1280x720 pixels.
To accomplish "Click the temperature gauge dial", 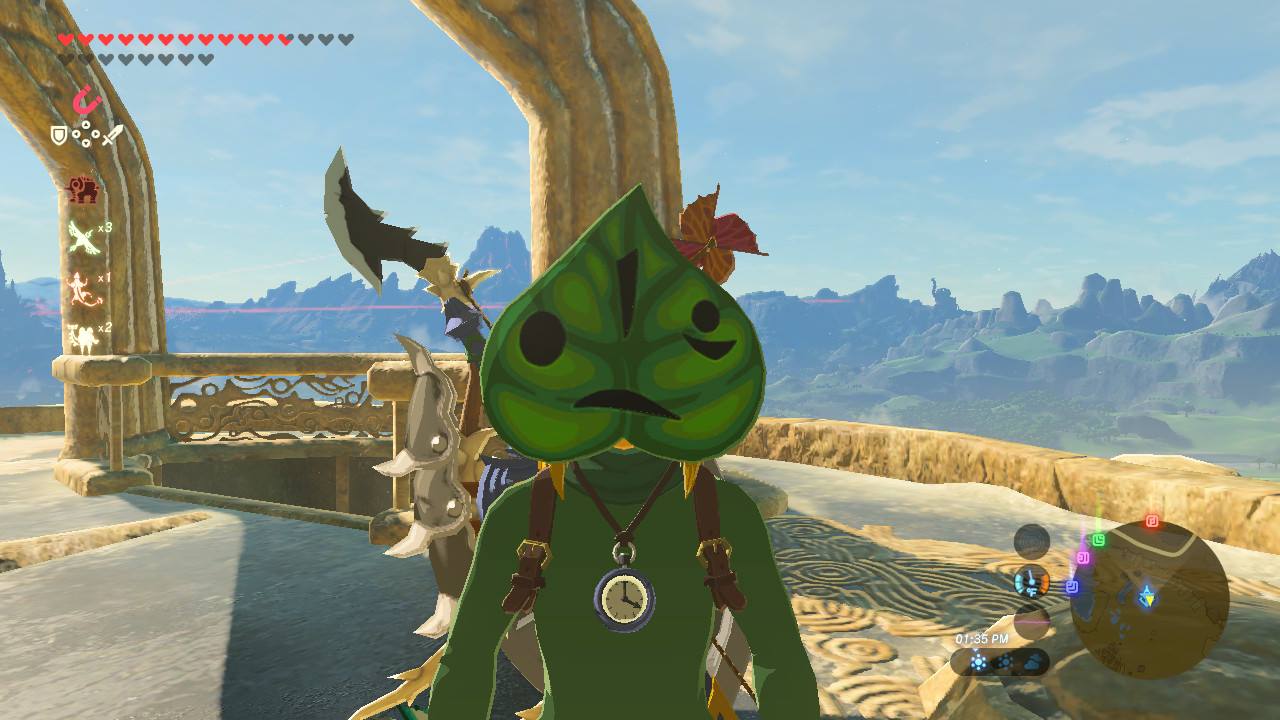I will [x=1031, y=581].
